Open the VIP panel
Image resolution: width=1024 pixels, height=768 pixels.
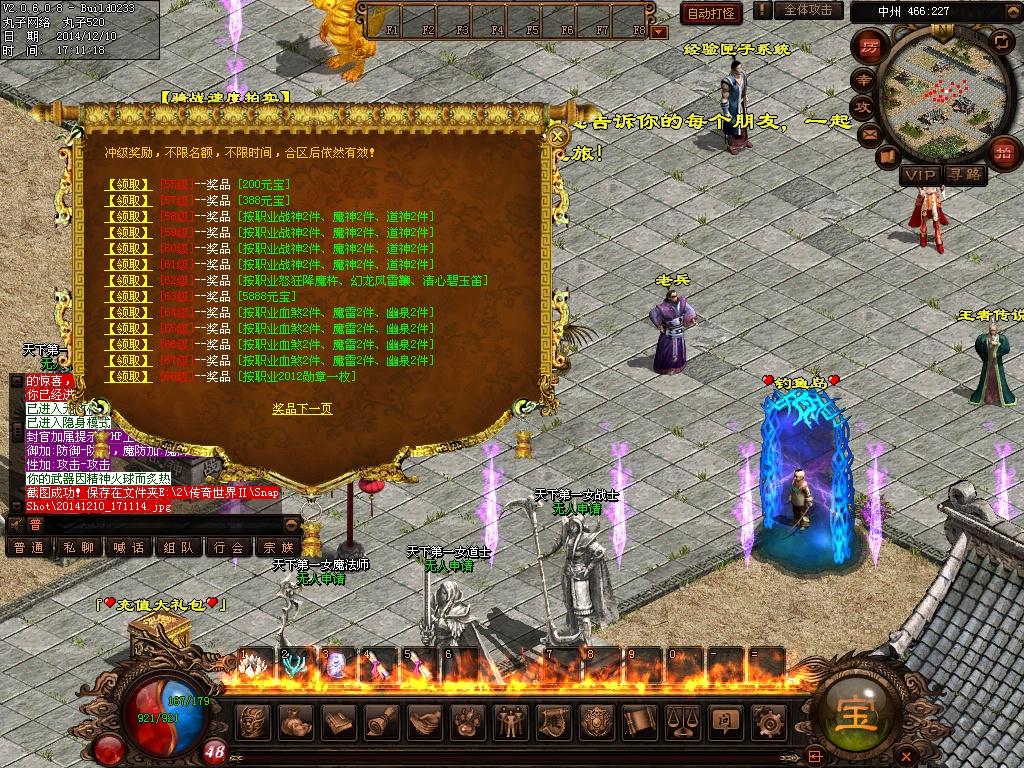[919, 175]
